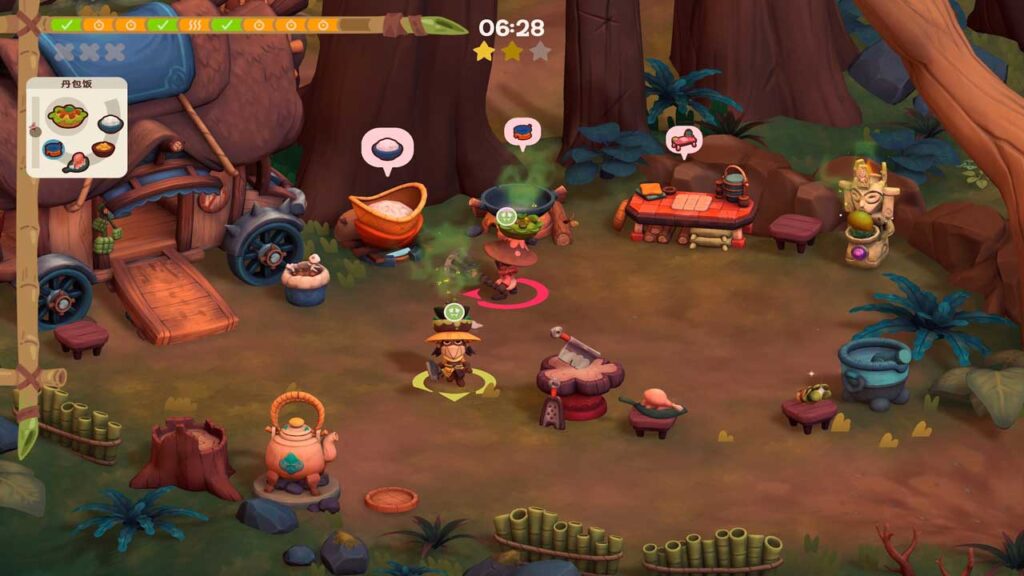This screenshot has height=576, width=1024.
Task: Select the finished dish icon in the recipe card
Action: (x=68, y=117)
